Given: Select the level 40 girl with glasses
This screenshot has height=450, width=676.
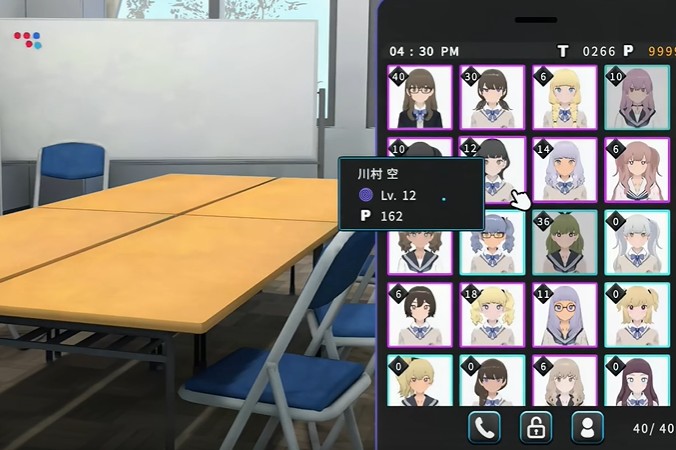Looking at the screenshot, I should (x=420, y=97).
